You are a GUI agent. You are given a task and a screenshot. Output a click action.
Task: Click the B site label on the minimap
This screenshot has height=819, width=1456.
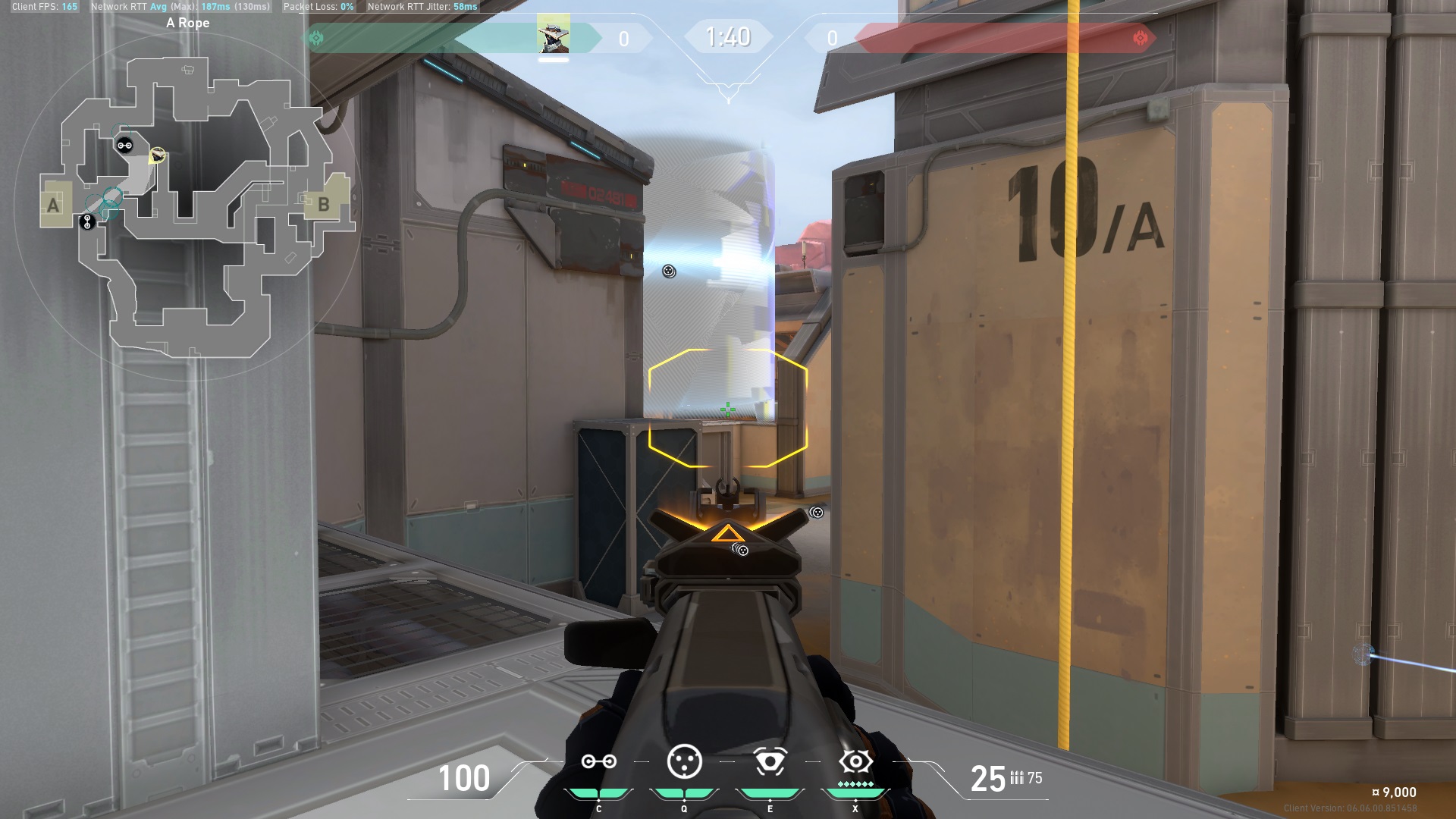point(324,205)
